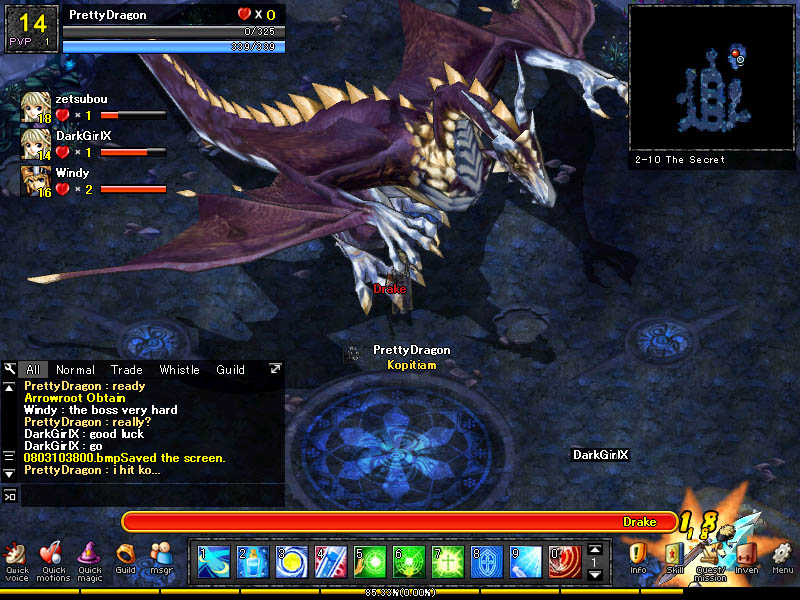
Task: Open the Quick motions menu
Action: [x=53, y=559]
